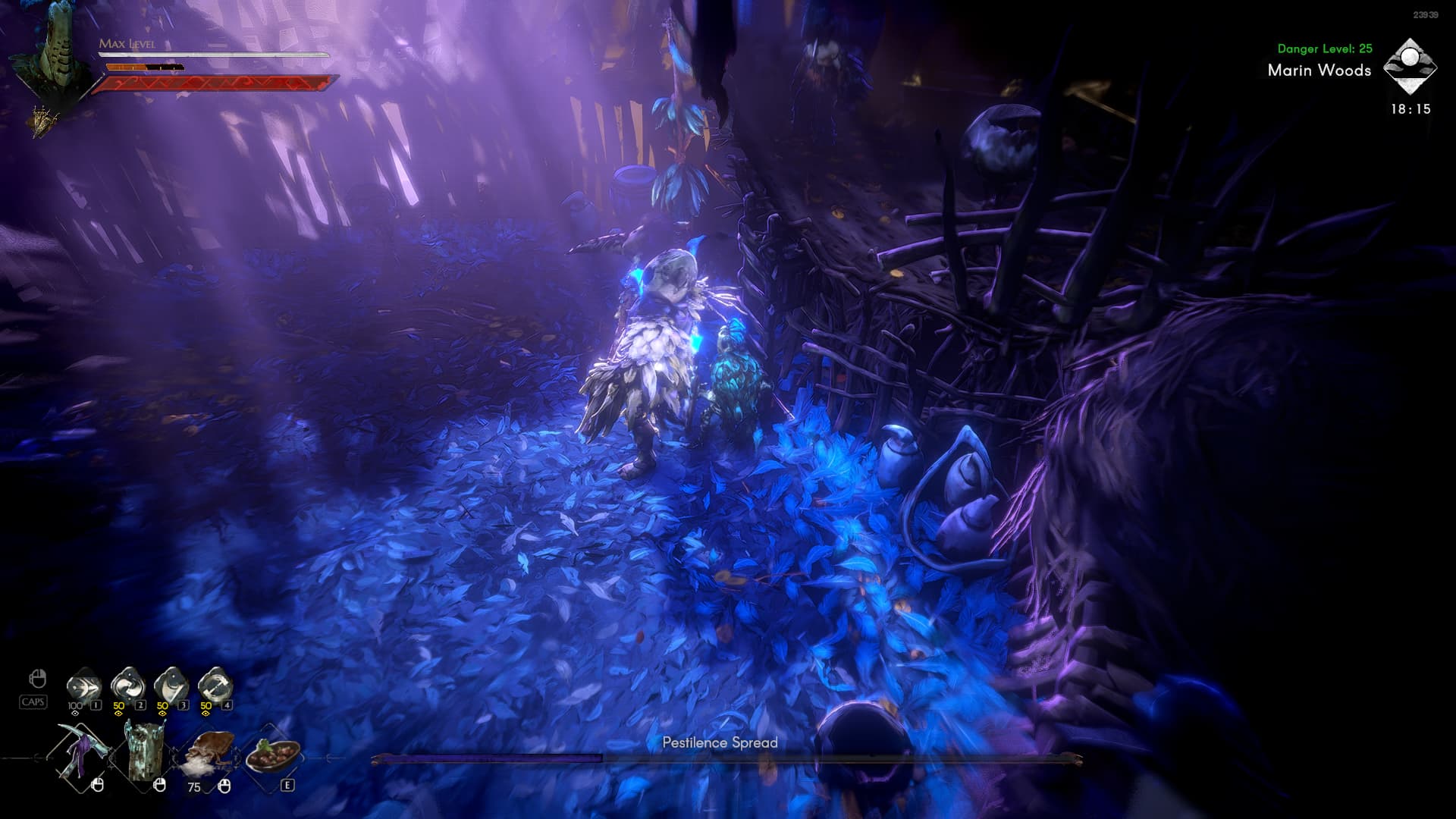Trigger the crescent rune ability in slot 3

[x=171, y=686]
